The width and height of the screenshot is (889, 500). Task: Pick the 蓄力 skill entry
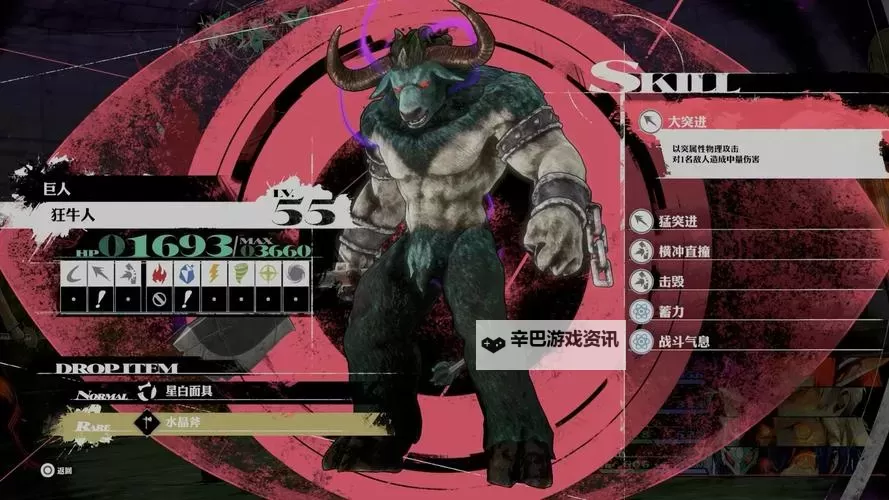point(670,311)
